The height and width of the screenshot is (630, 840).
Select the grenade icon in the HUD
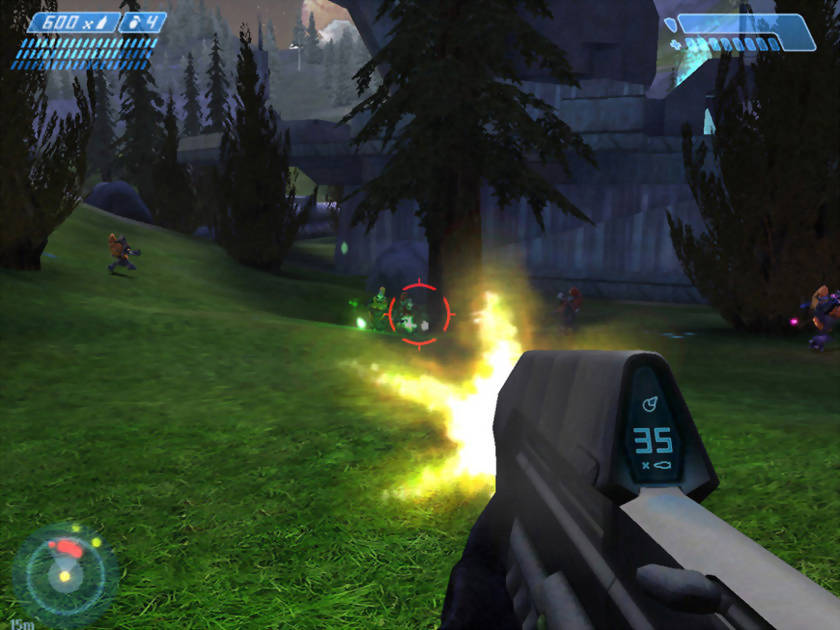[134, 22]
